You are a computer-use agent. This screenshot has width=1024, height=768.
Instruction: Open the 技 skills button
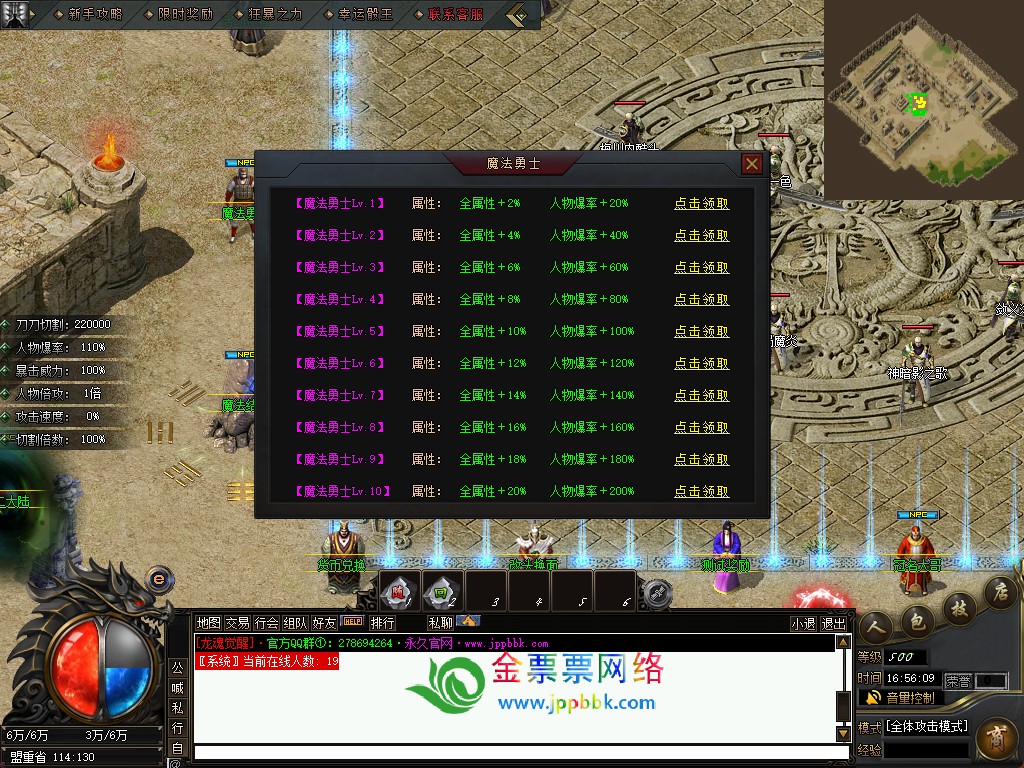[958, 607]
